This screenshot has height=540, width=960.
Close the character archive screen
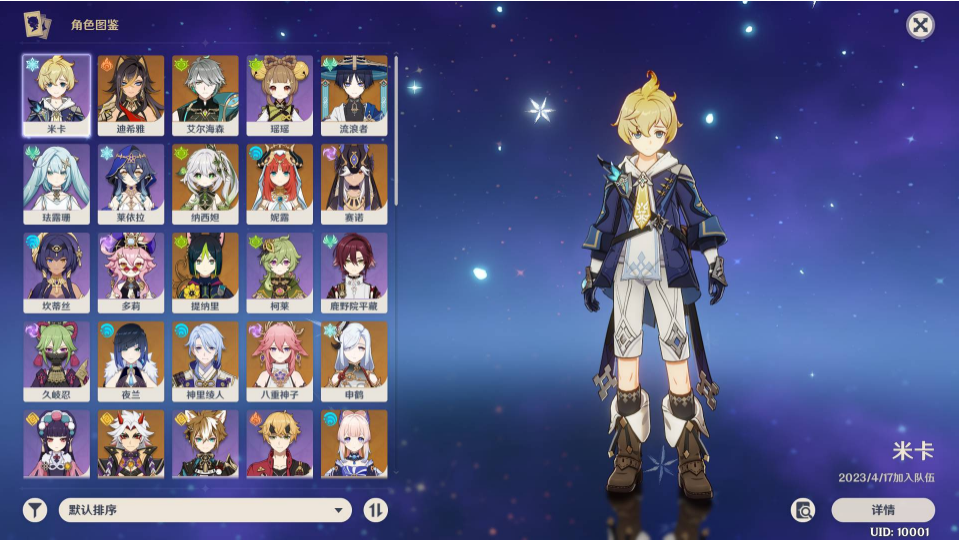[920, 25]
